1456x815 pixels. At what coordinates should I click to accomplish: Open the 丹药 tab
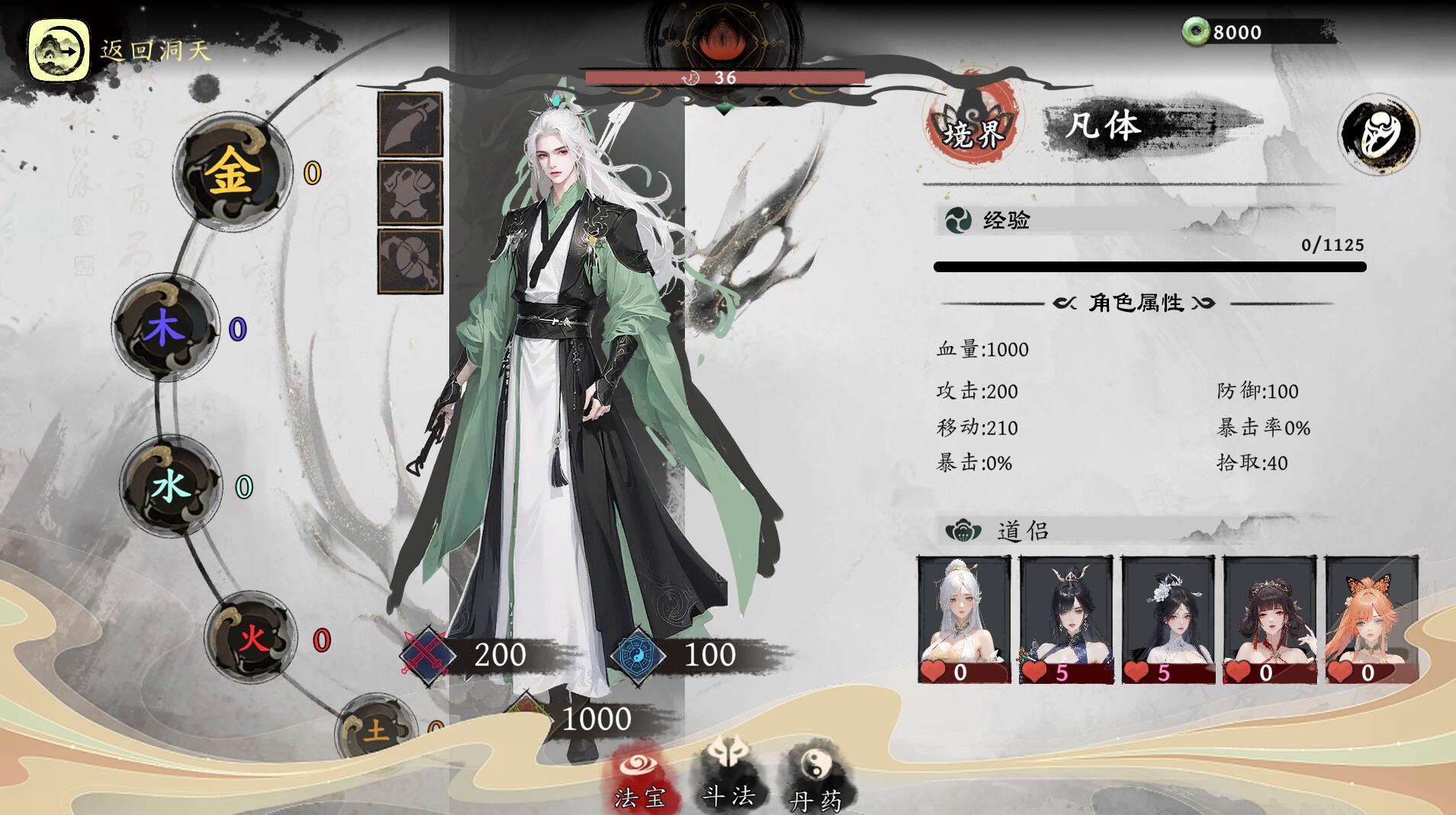tap(815, 778)
